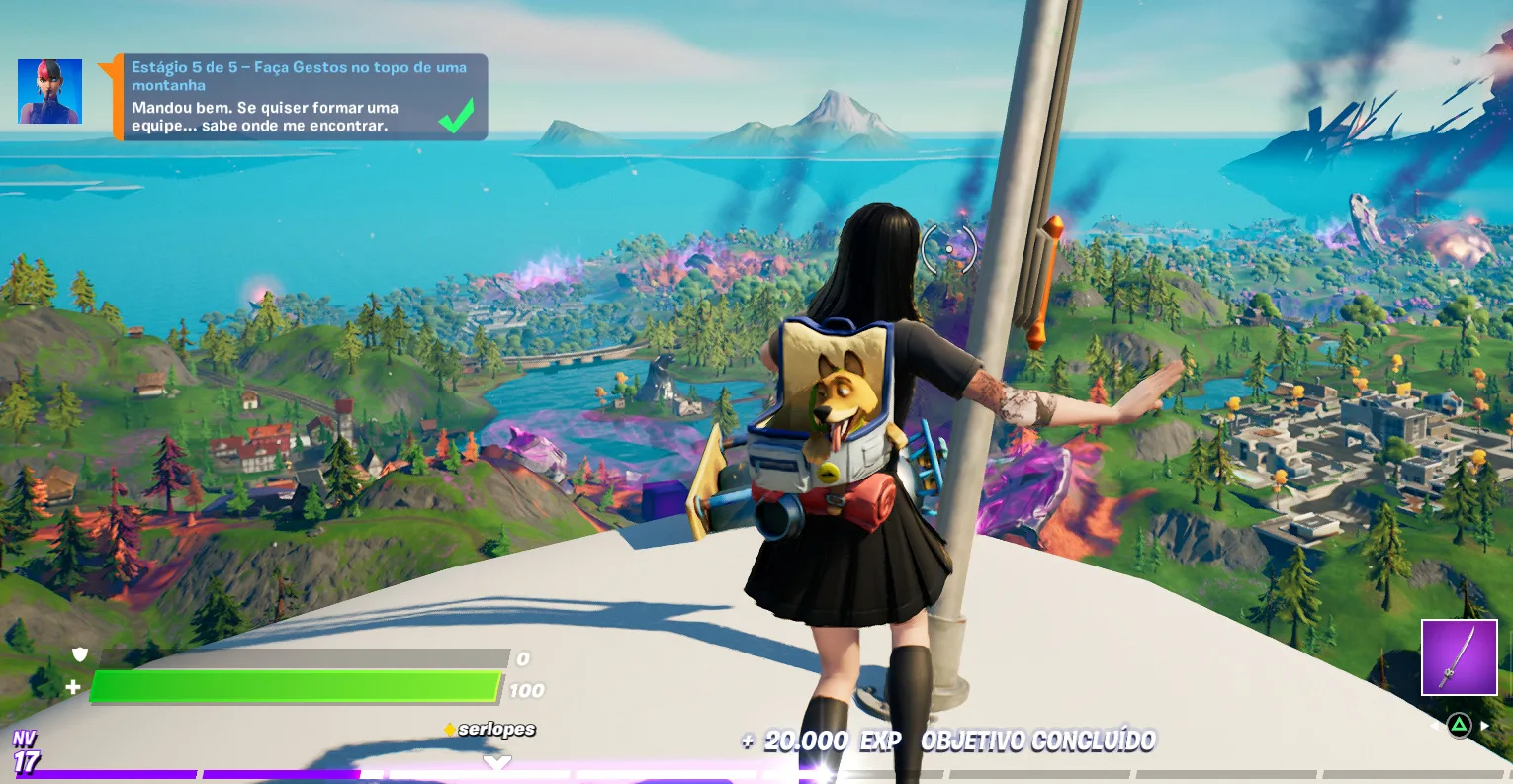Open the stage 5 quest notification
1513x784 pixels.
pos(301,97)
